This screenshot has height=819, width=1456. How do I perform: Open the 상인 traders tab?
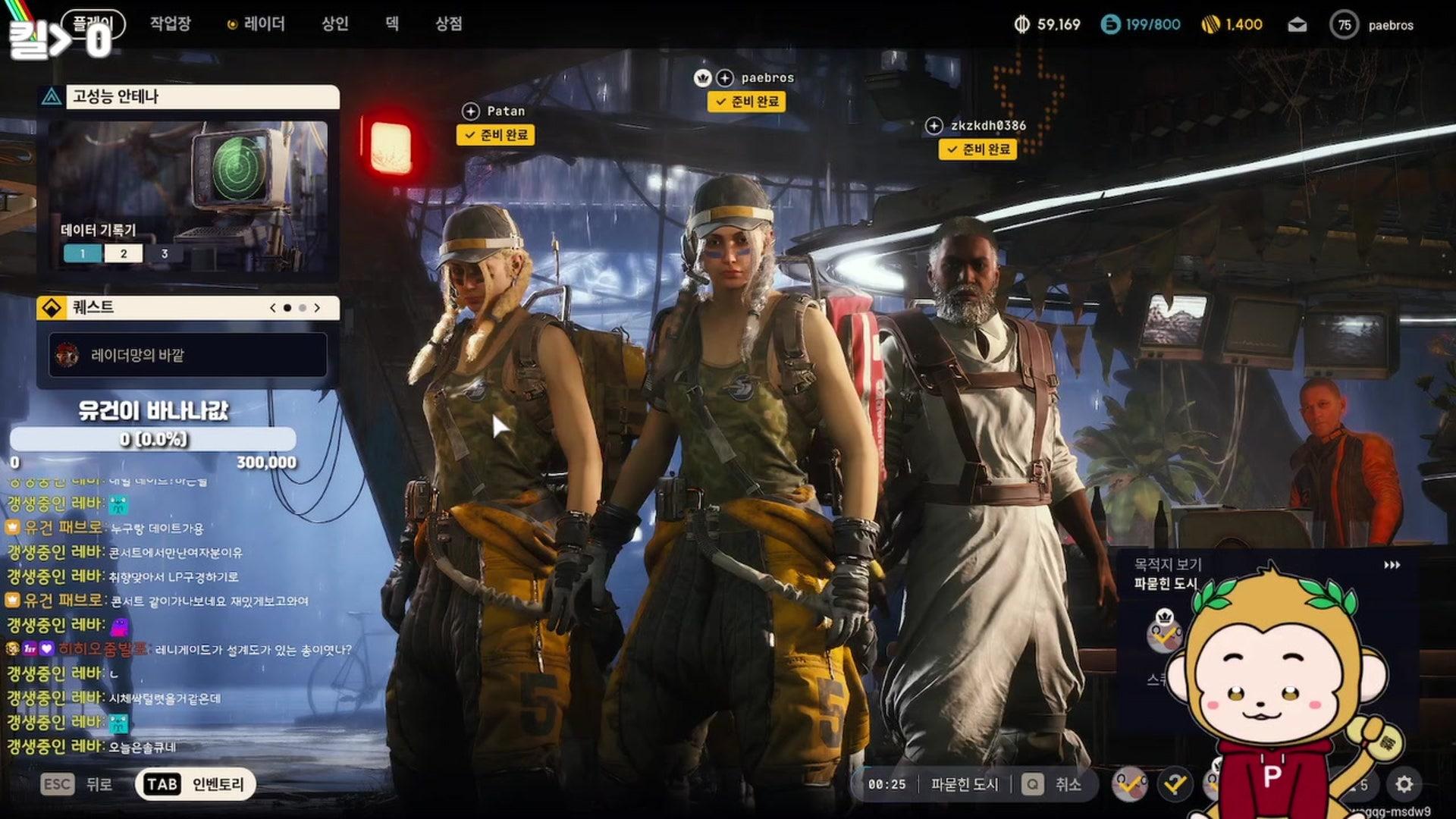pos(334,24)
